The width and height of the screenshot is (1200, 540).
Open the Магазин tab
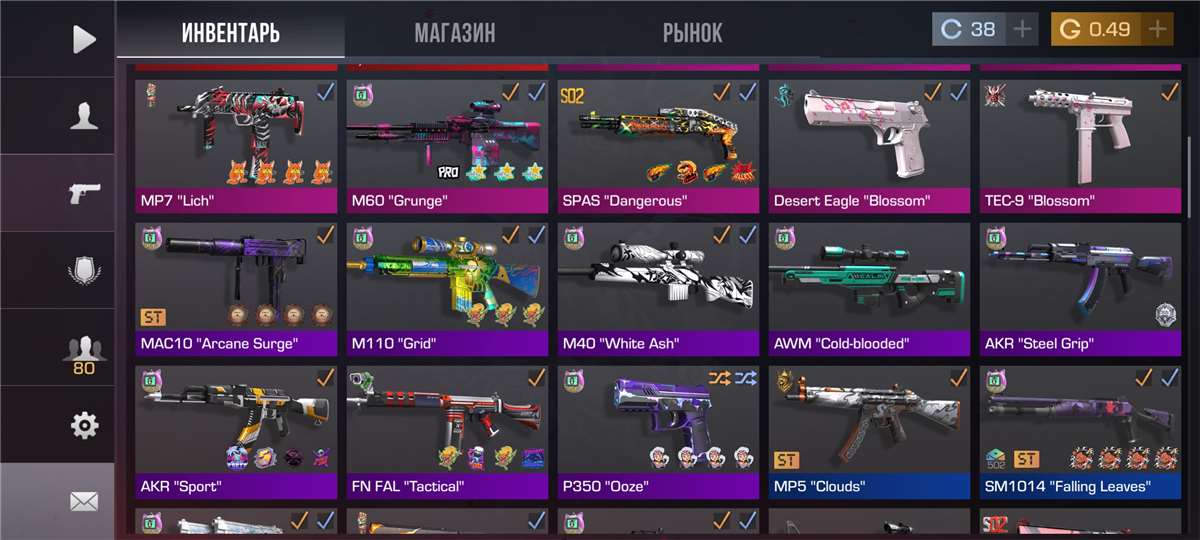(x=455, y=32)
